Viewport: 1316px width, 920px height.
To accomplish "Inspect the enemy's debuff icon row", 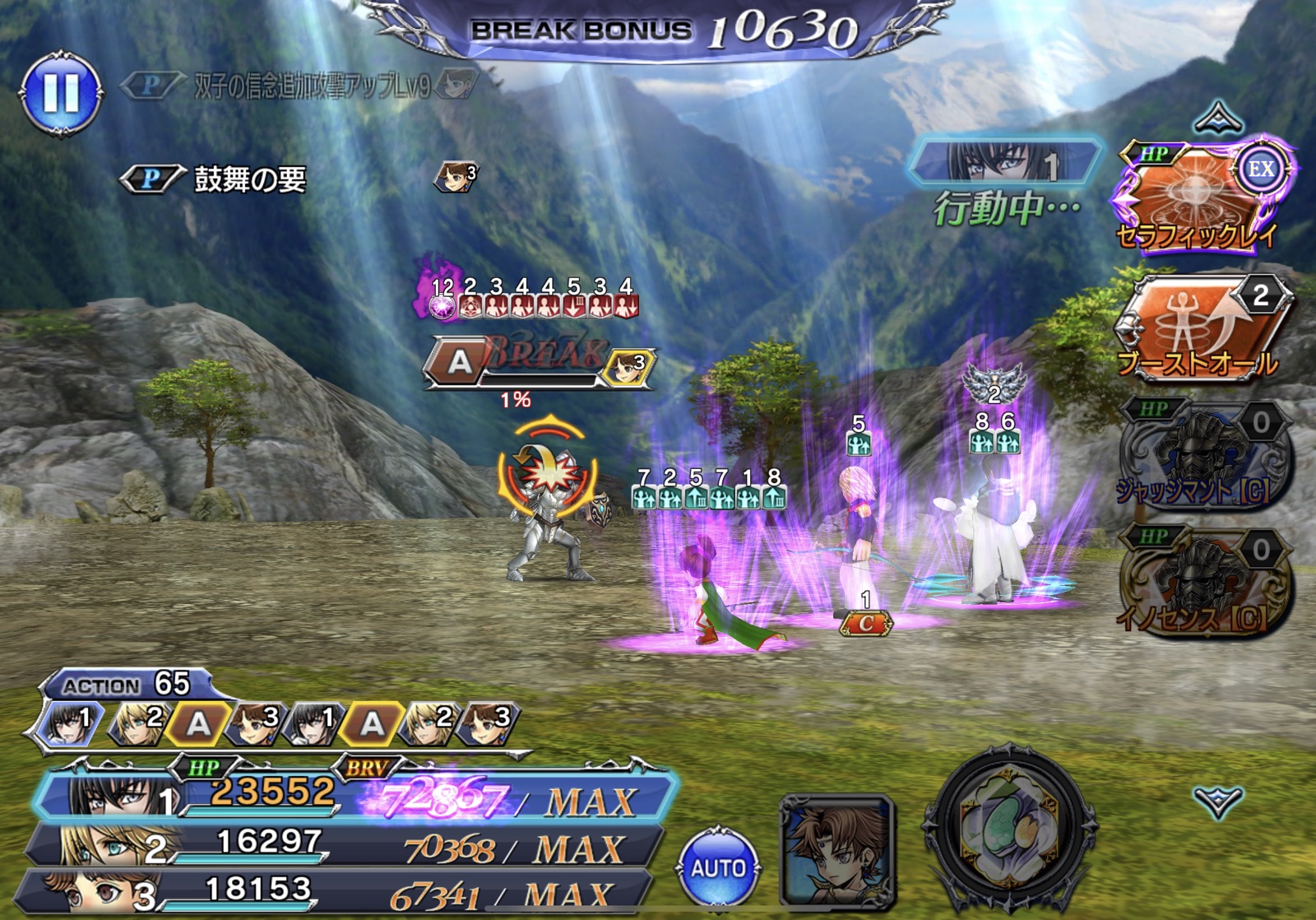I will click(533, 299).
